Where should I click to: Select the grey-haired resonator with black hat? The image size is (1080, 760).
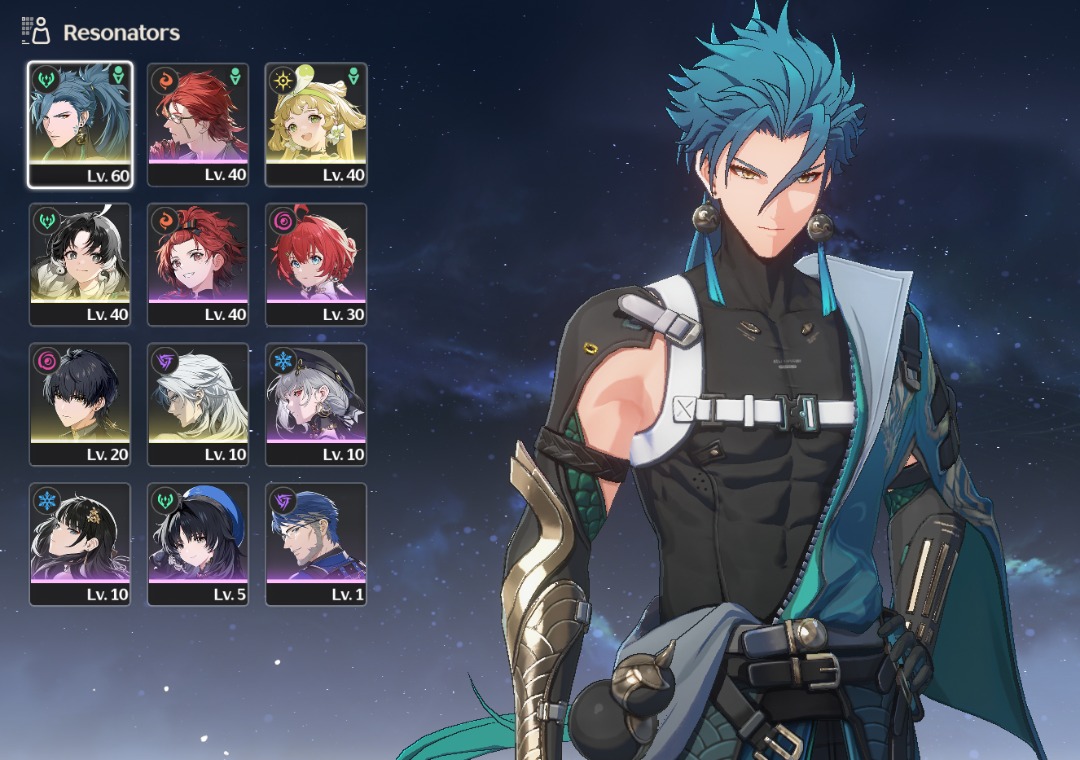coord(316,404)
